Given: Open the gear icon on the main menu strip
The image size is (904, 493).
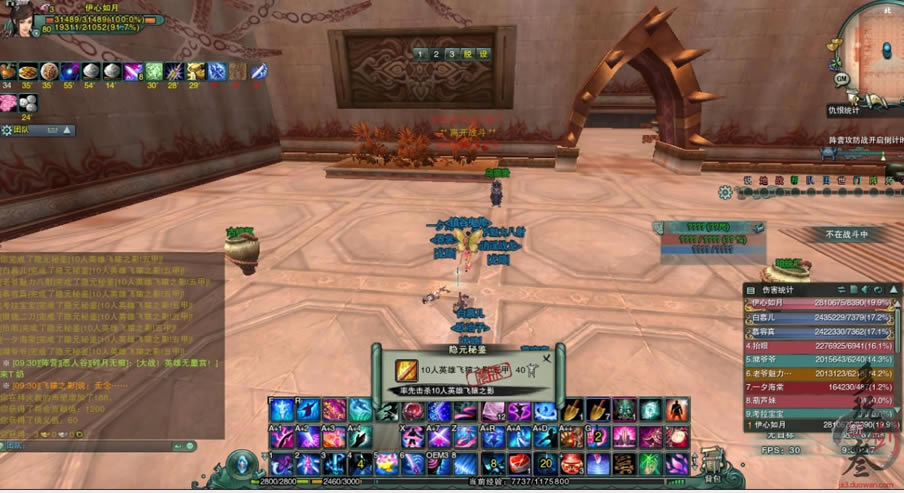Looking at the screenshot, I should click(725, 191).
